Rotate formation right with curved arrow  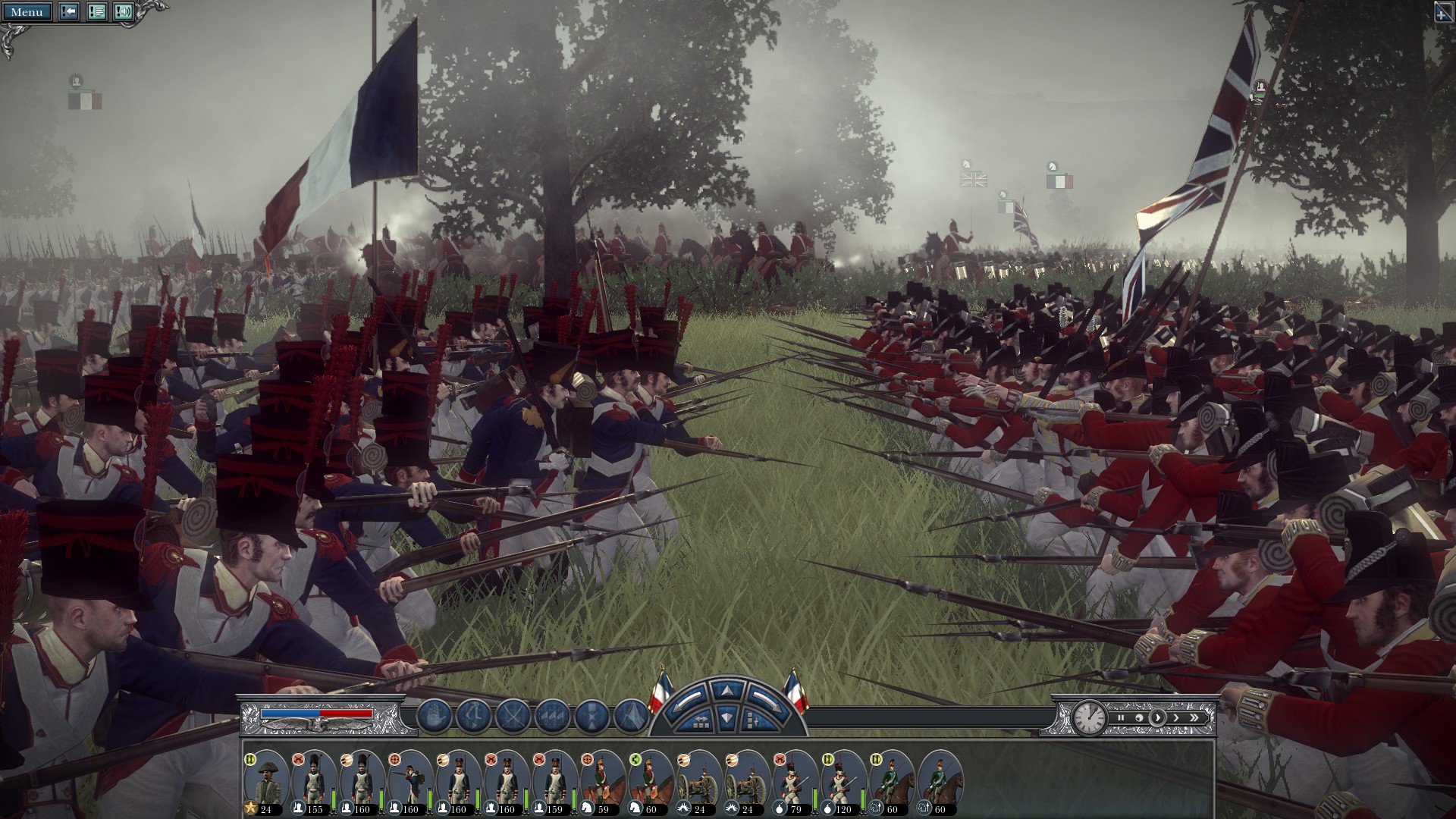767,701
